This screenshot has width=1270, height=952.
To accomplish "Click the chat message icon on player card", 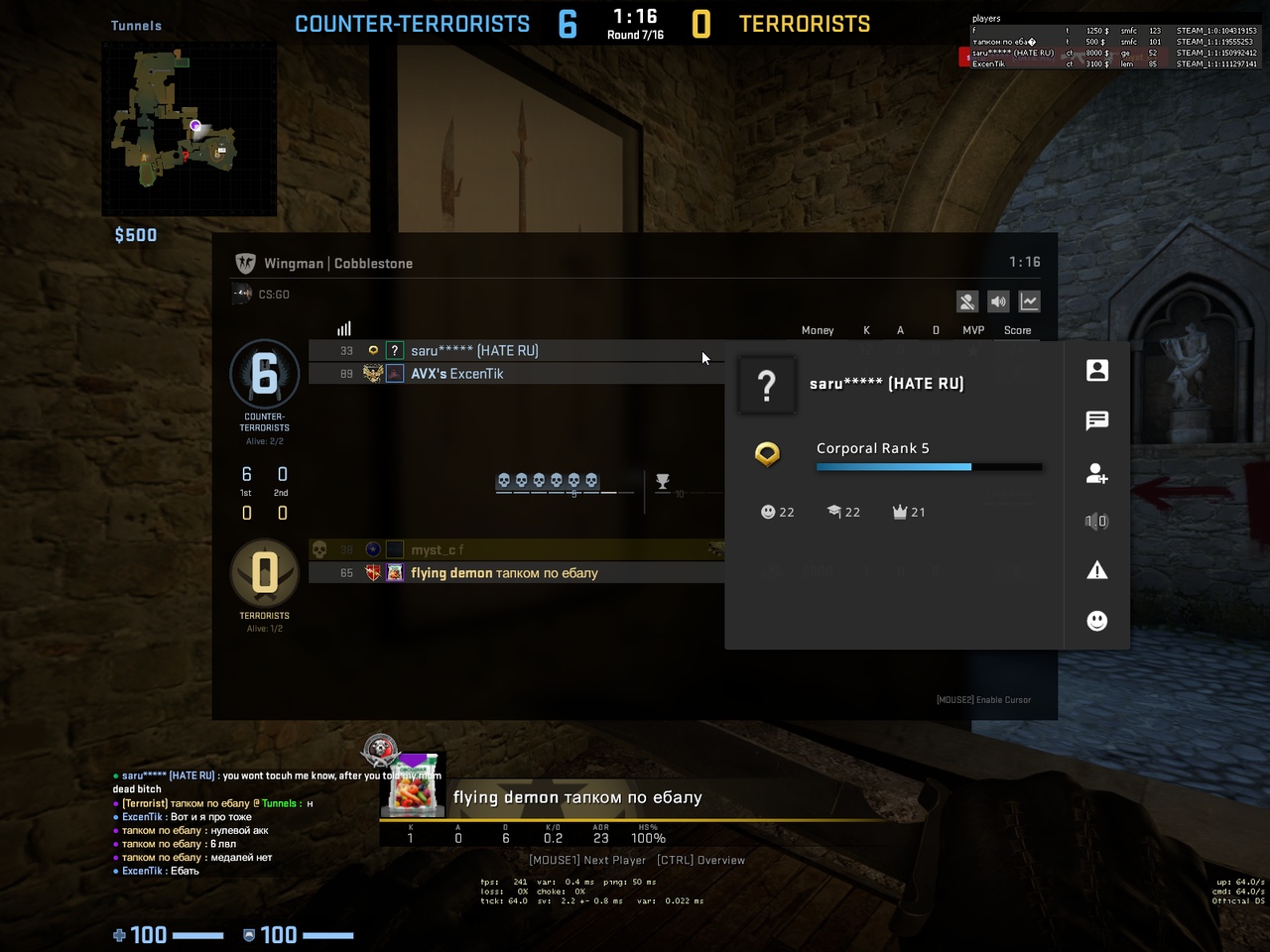I will tap(1096, 421).
